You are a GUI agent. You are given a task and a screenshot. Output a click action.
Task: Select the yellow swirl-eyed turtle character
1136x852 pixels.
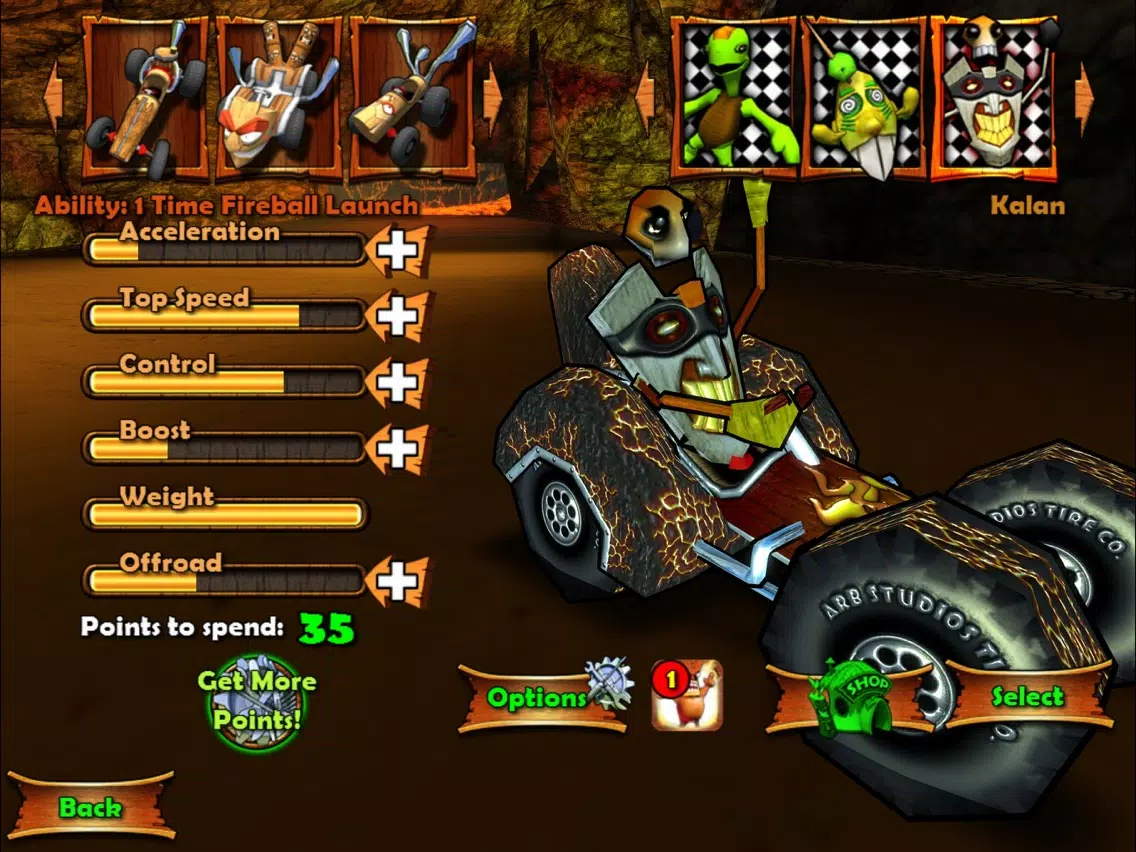pyautogui.click(x=865, y=97)
